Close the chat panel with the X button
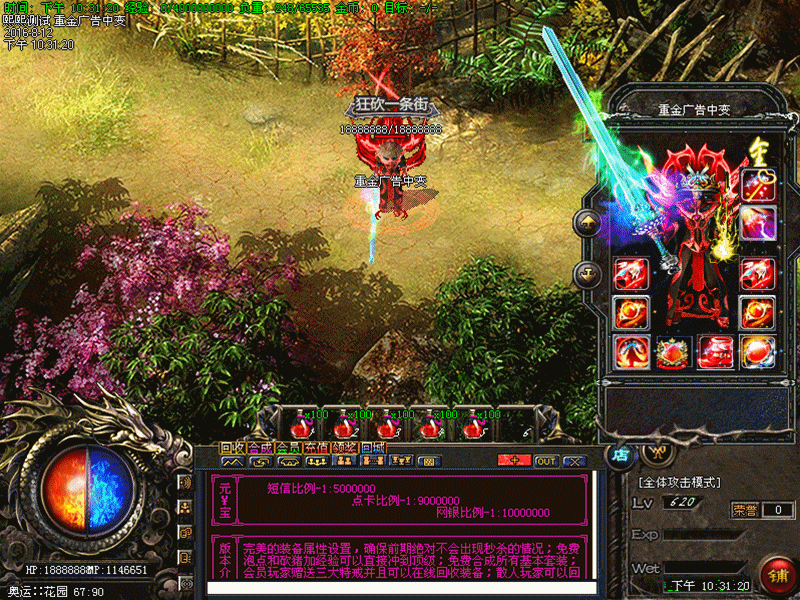 pos(574,461)
